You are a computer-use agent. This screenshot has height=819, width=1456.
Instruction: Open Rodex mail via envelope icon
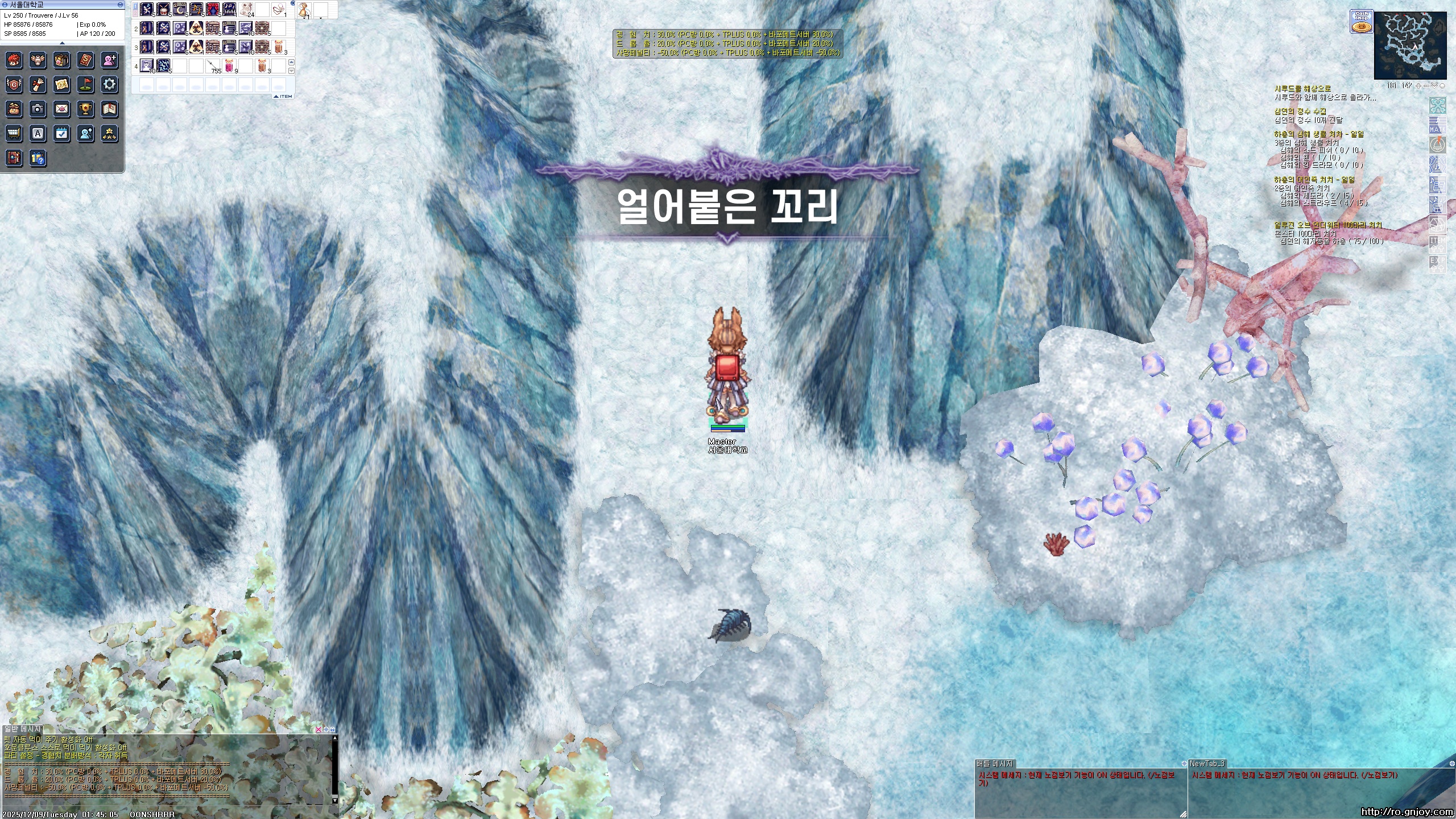click(x=61, y=109)
